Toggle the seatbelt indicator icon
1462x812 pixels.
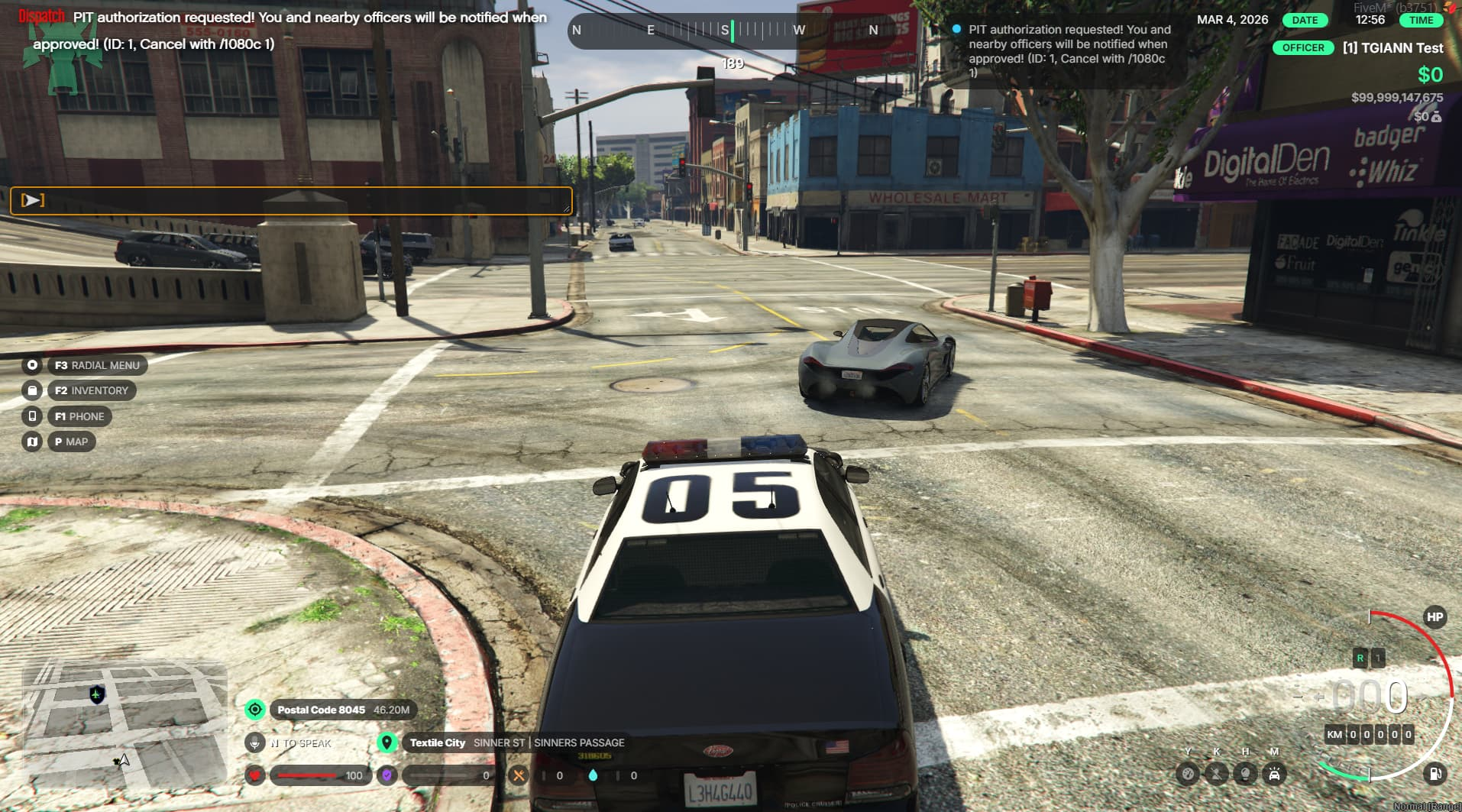1216,775
